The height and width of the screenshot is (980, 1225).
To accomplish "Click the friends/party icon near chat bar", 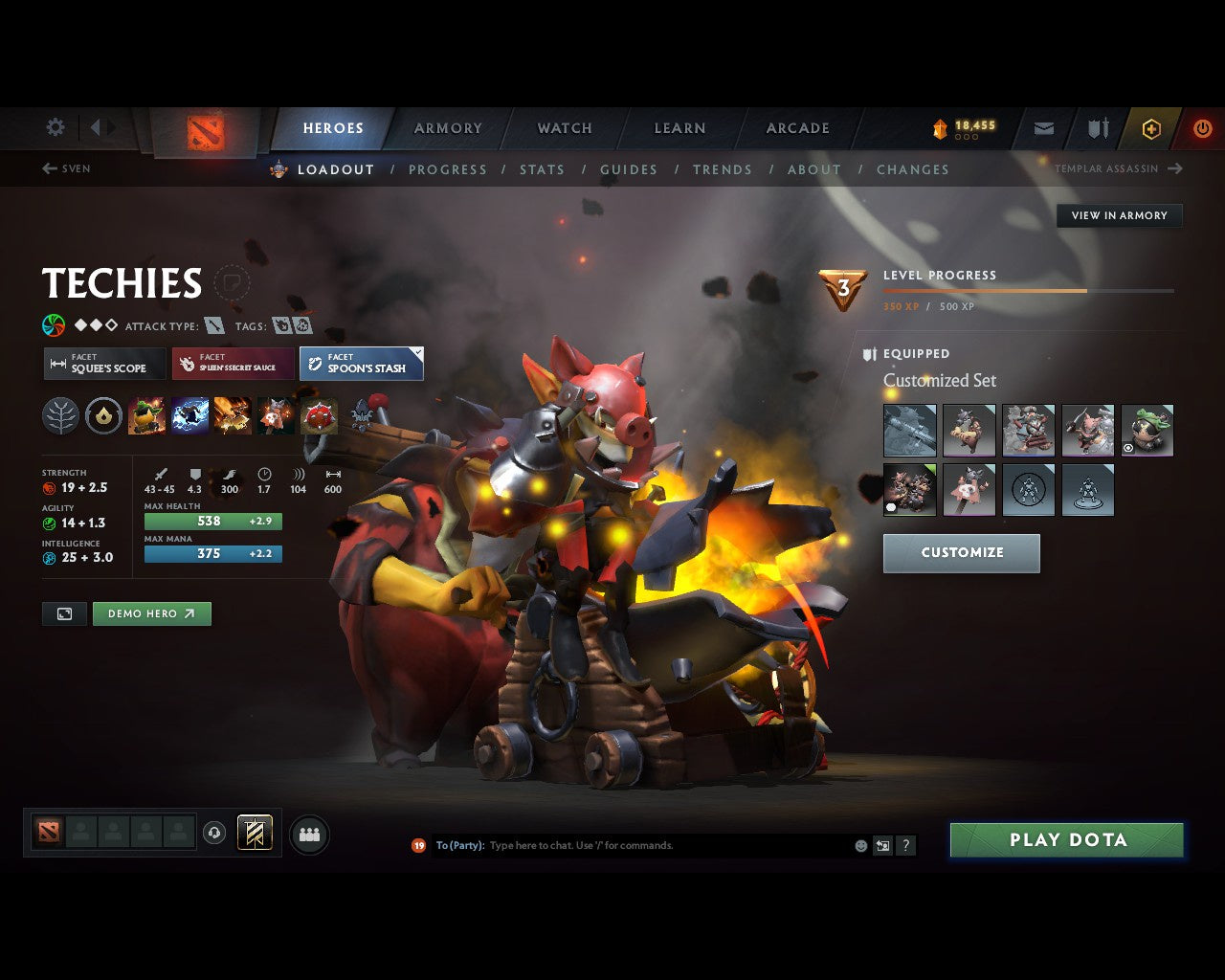I will click(x=308, y=834).
